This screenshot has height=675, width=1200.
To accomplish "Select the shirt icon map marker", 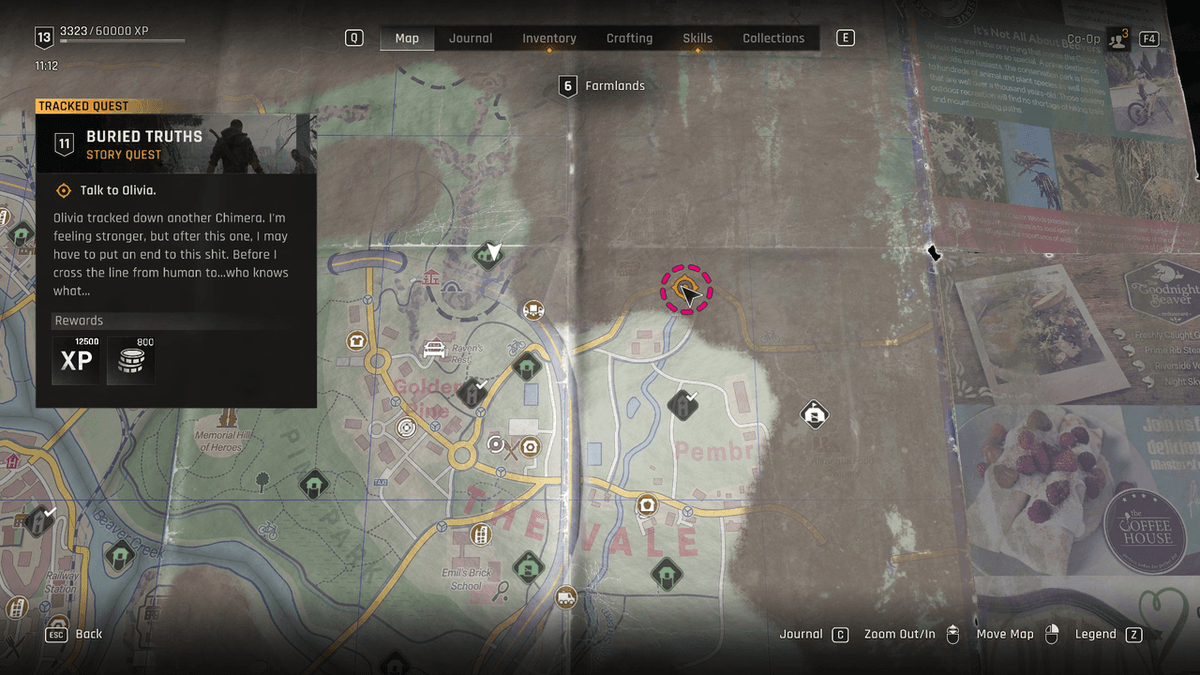I will 355,341.
